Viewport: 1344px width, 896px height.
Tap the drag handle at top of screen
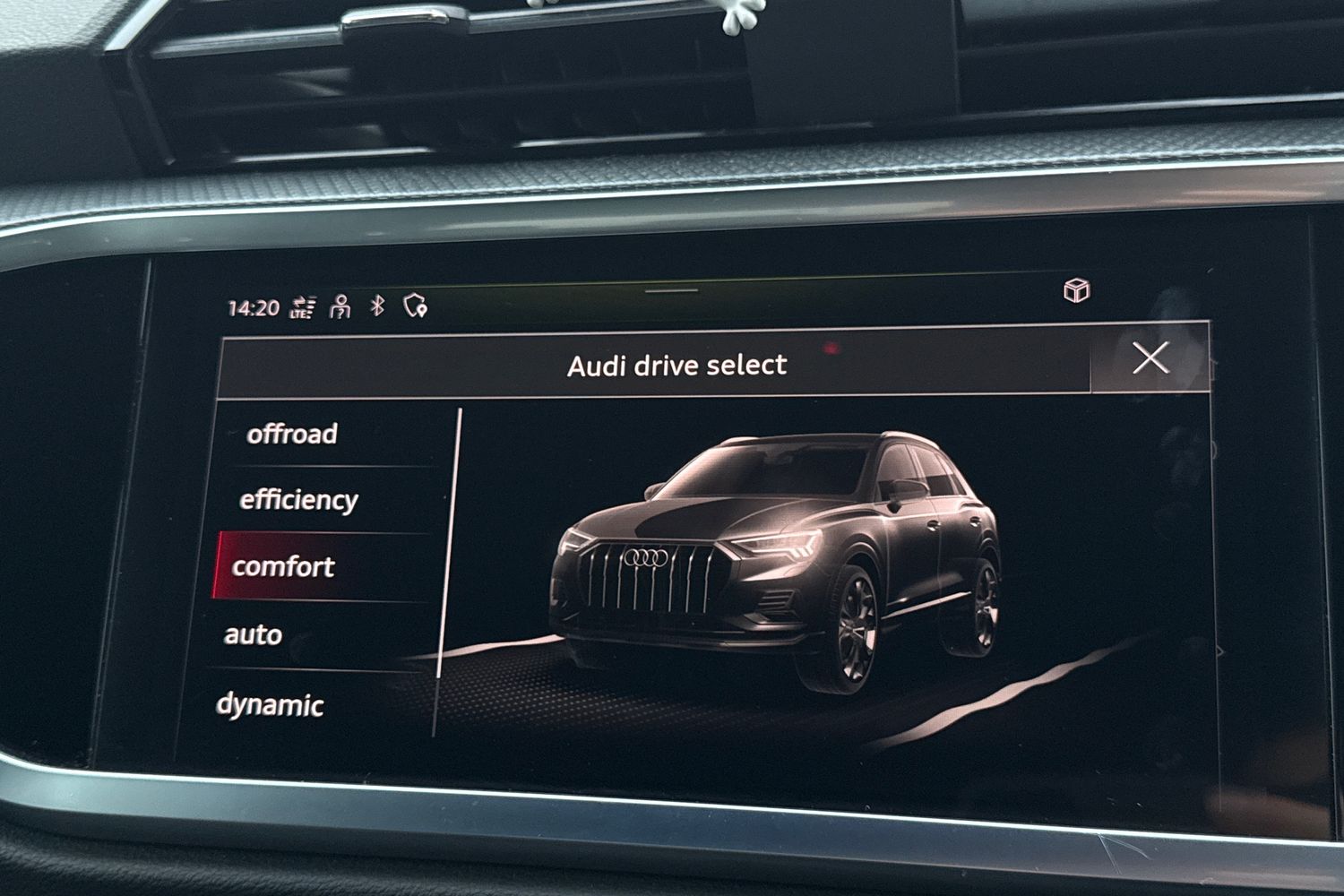[x=669, y=290]
